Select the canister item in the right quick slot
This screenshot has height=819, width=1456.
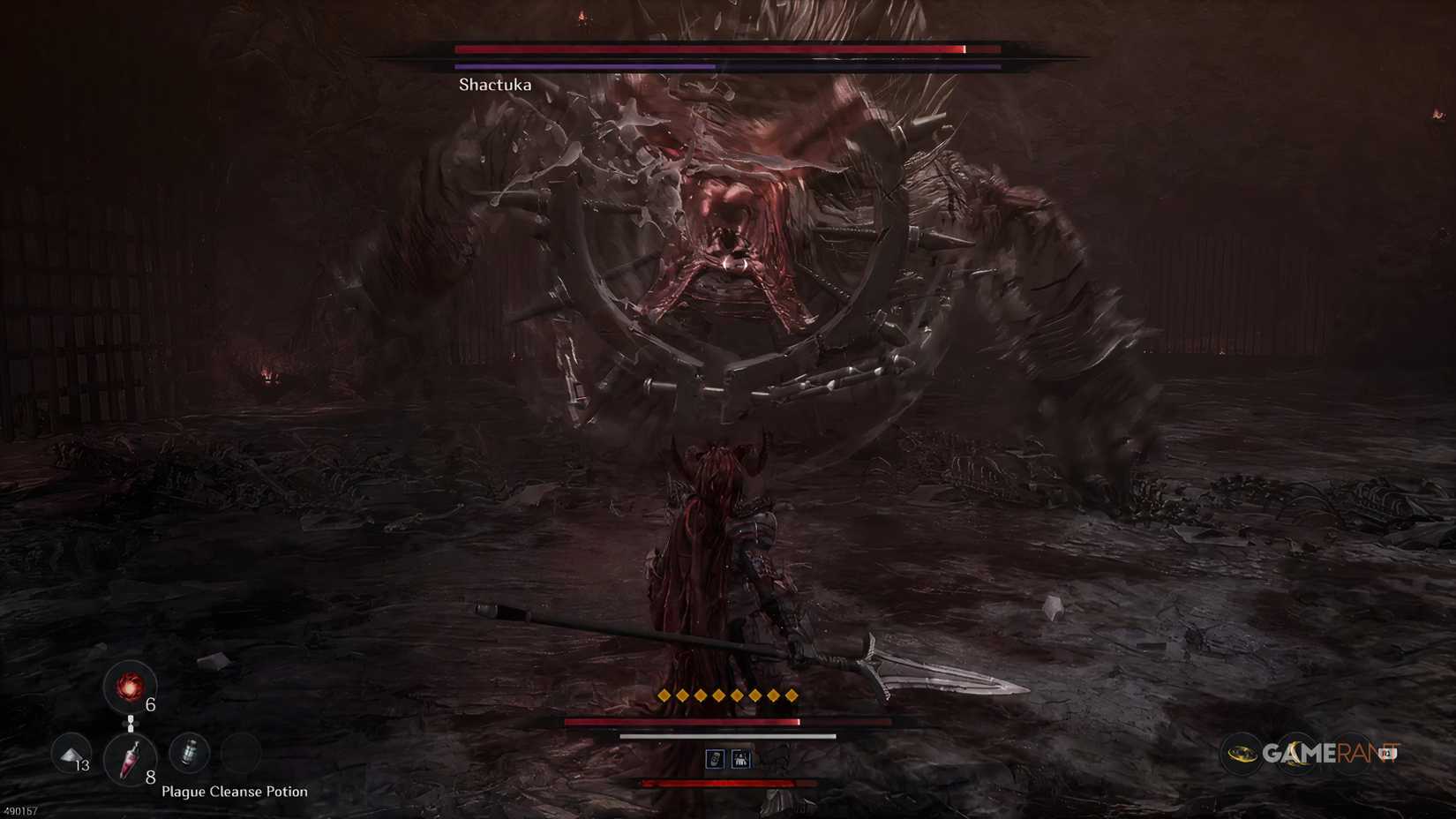click(x=189, y=752)
